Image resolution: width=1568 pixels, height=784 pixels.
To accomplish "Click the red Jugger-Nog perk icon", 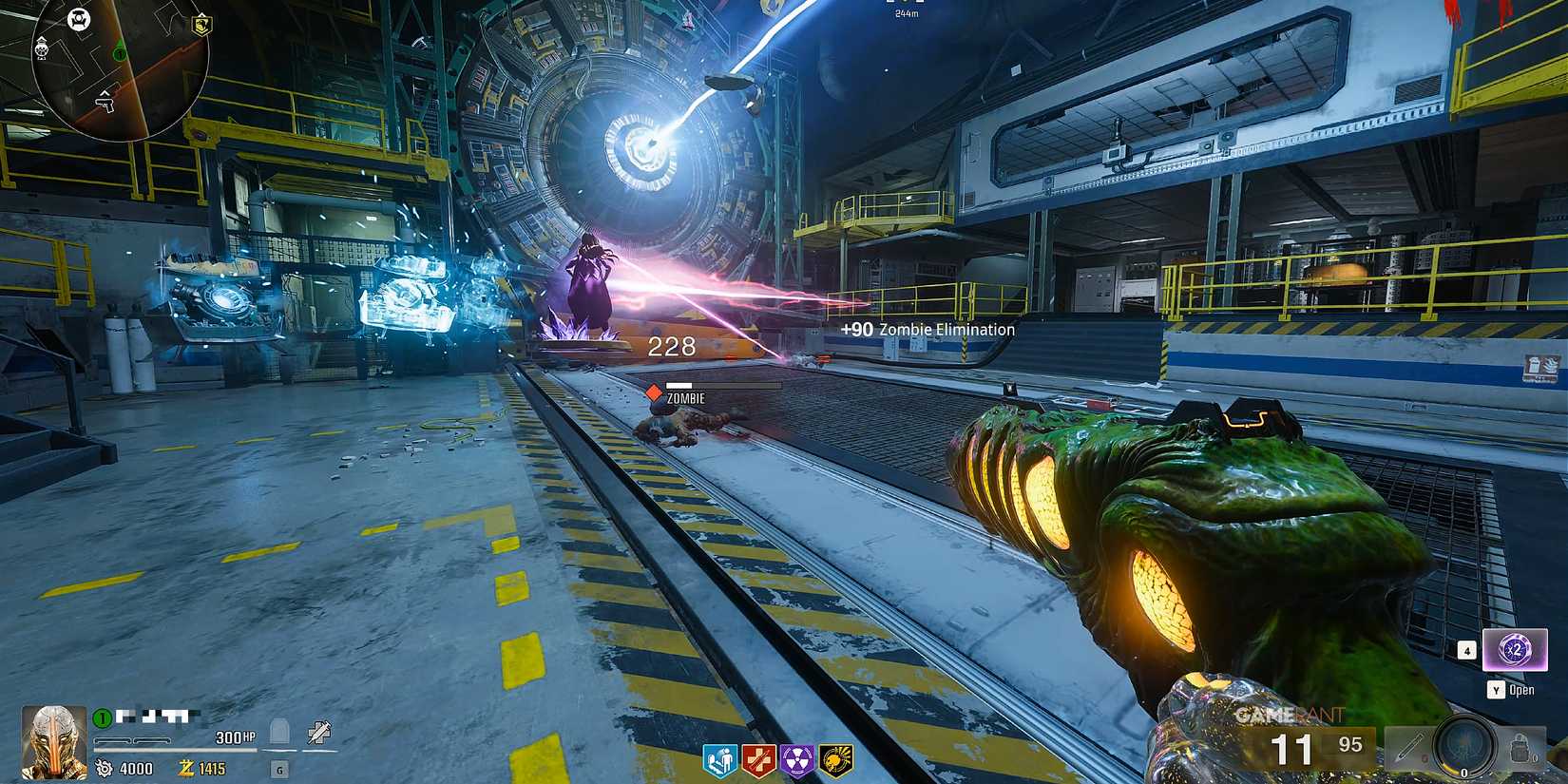I will (760, 760).
